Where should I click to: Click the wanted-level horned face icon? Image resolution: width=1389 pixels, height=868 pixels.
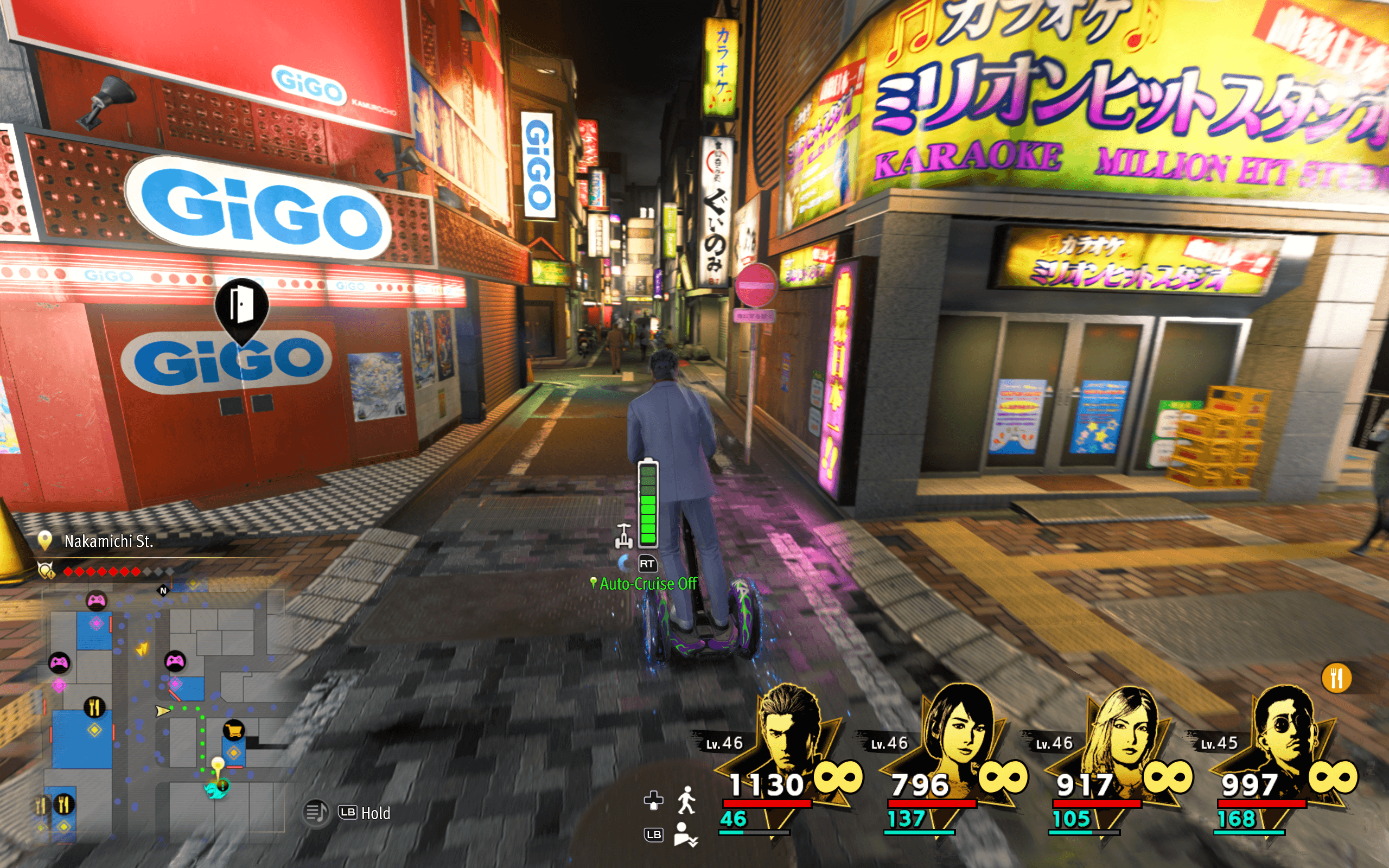(46, 571)
